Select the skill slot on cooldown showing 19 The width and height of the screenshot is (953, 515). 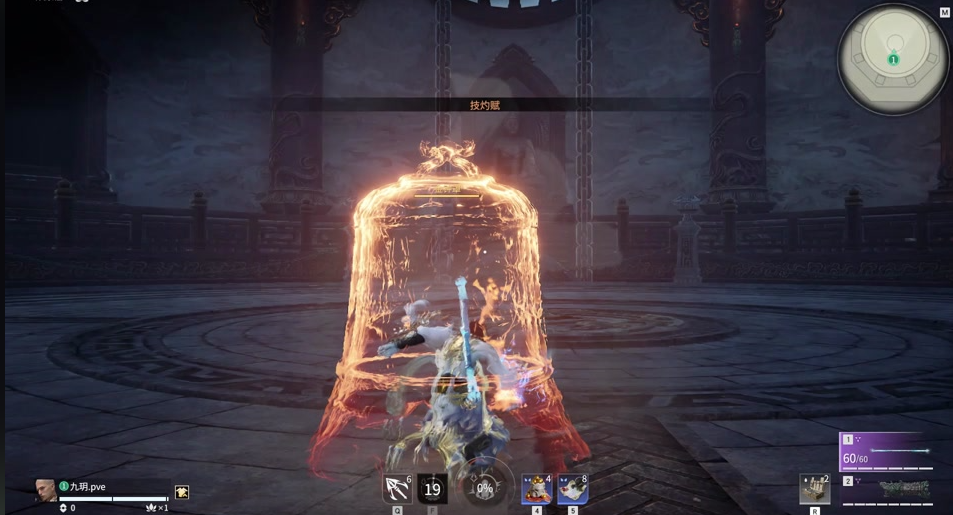tap(432, 488)
